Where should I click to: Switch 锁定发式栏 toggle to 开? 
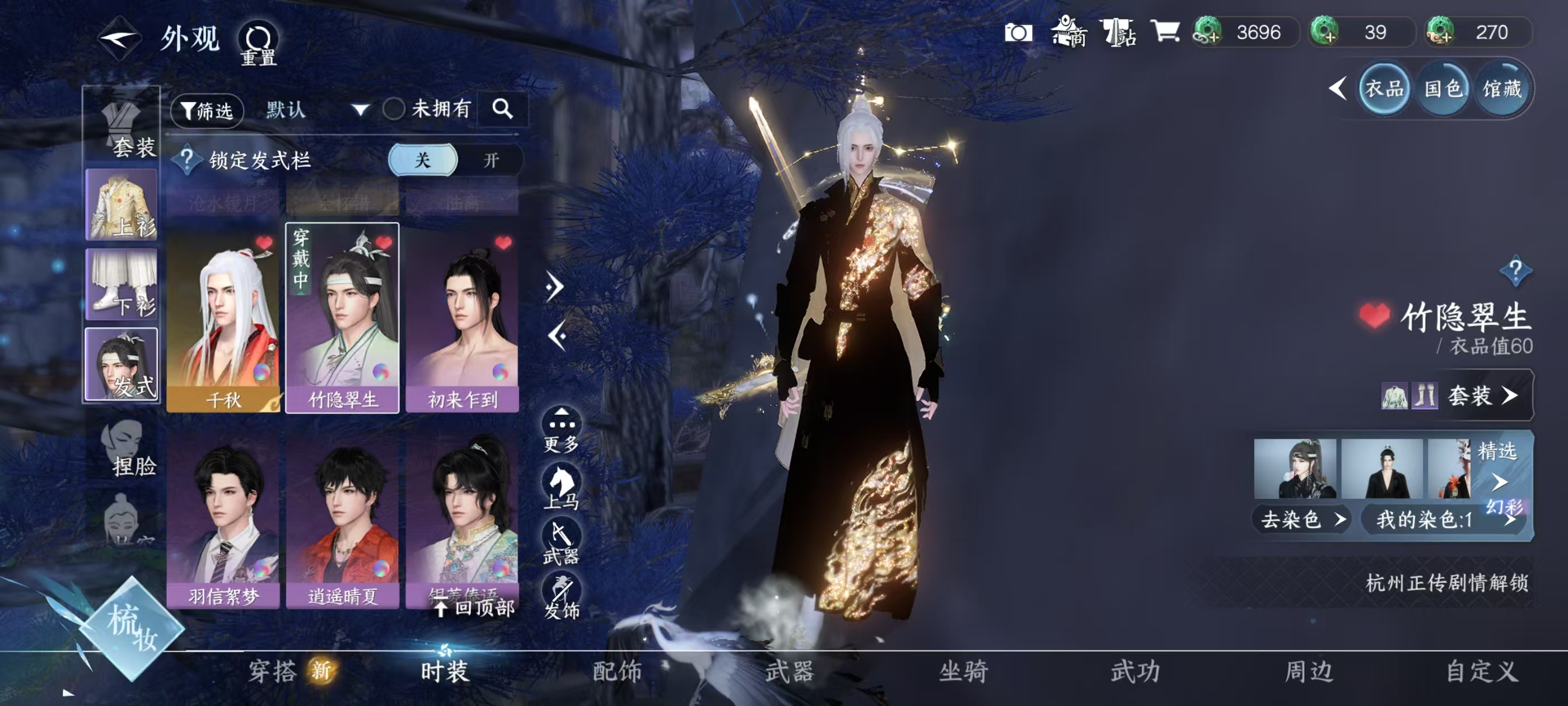(x=493, y=161)
